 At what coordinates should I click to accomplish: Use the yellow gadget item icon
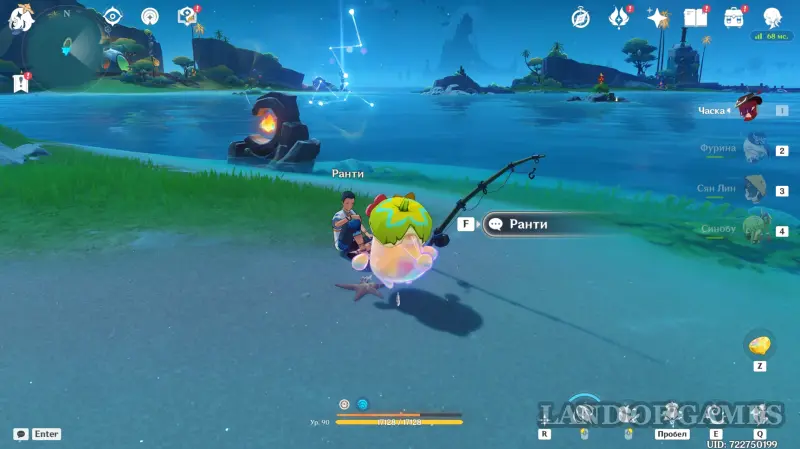coord(760,345)
